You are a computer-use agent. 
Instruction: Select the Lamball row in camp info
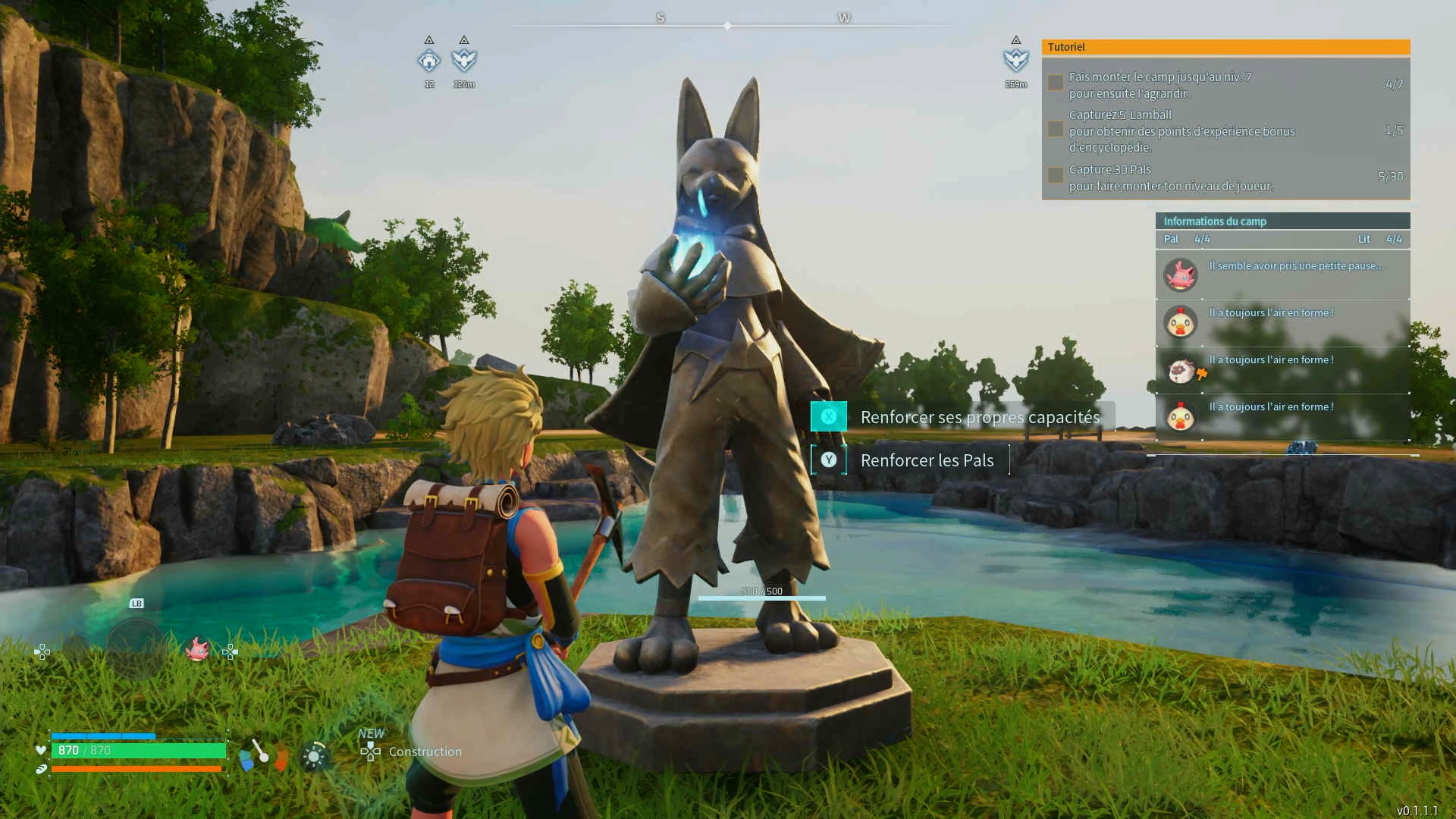[x=1282, y=369]
